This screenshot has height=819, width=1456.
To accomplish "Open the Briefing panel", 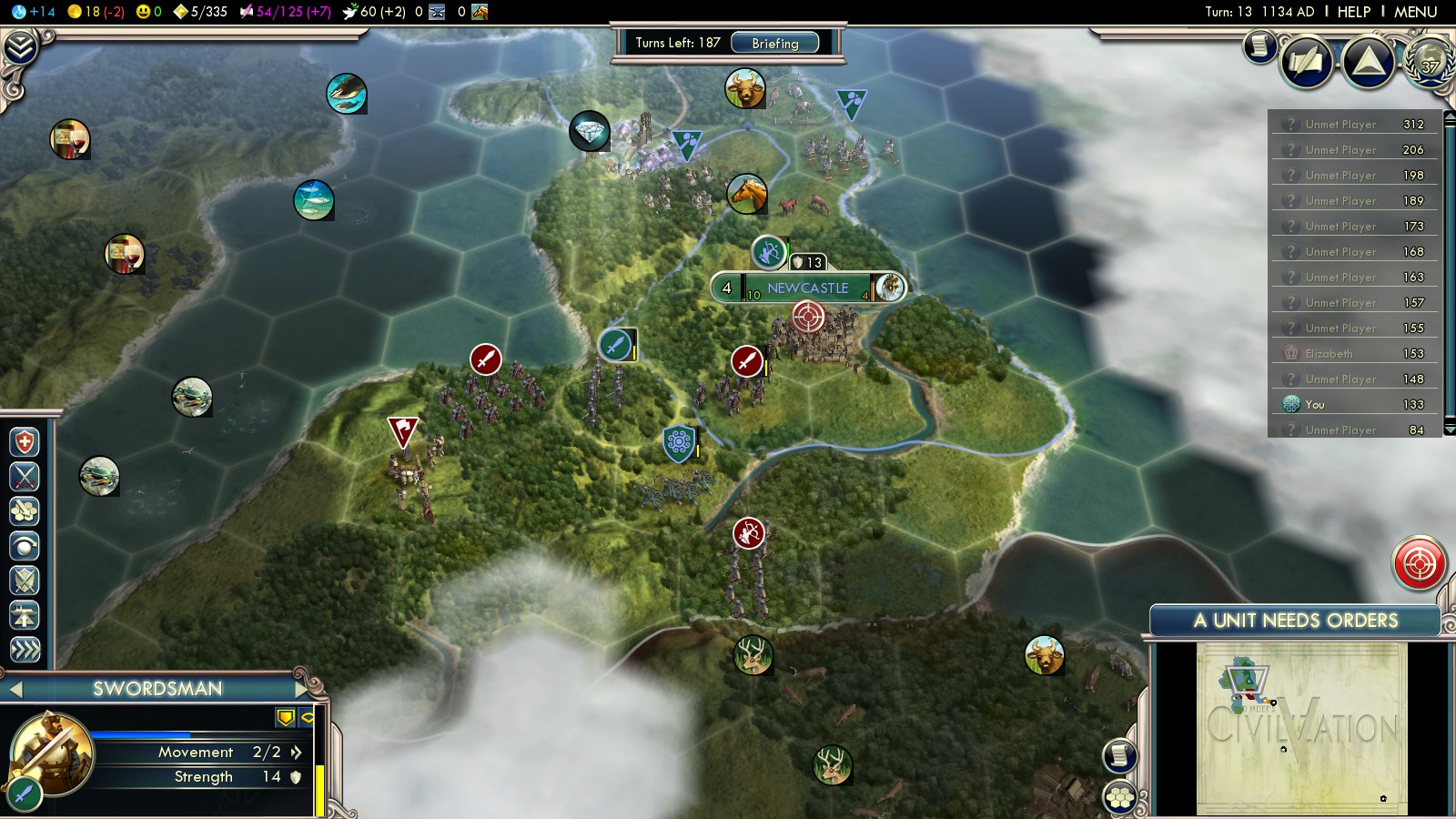I will (x=774, y=43).
